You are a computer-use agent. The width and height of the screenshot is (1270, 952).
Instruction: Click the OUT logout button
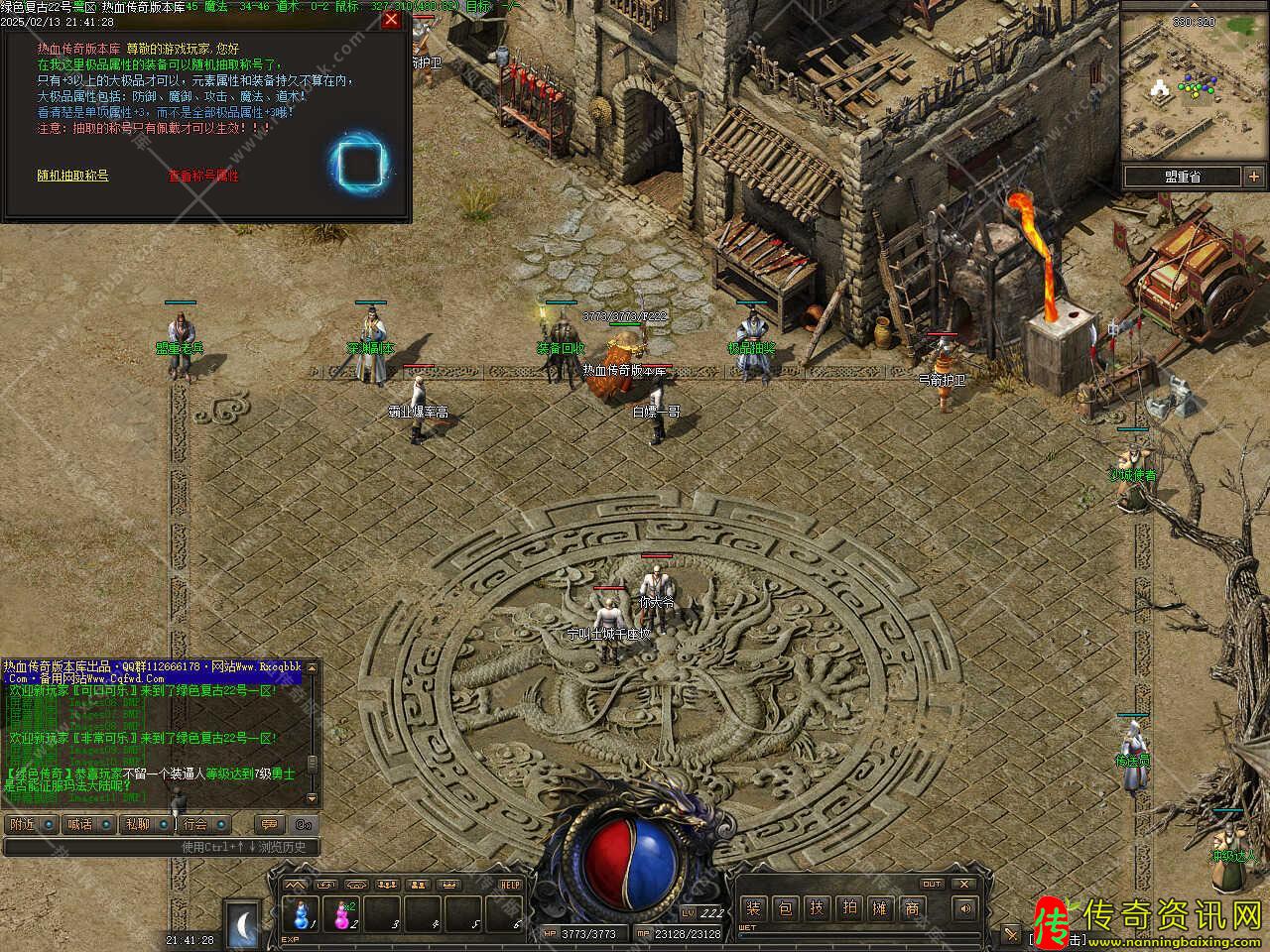[932, 884]
